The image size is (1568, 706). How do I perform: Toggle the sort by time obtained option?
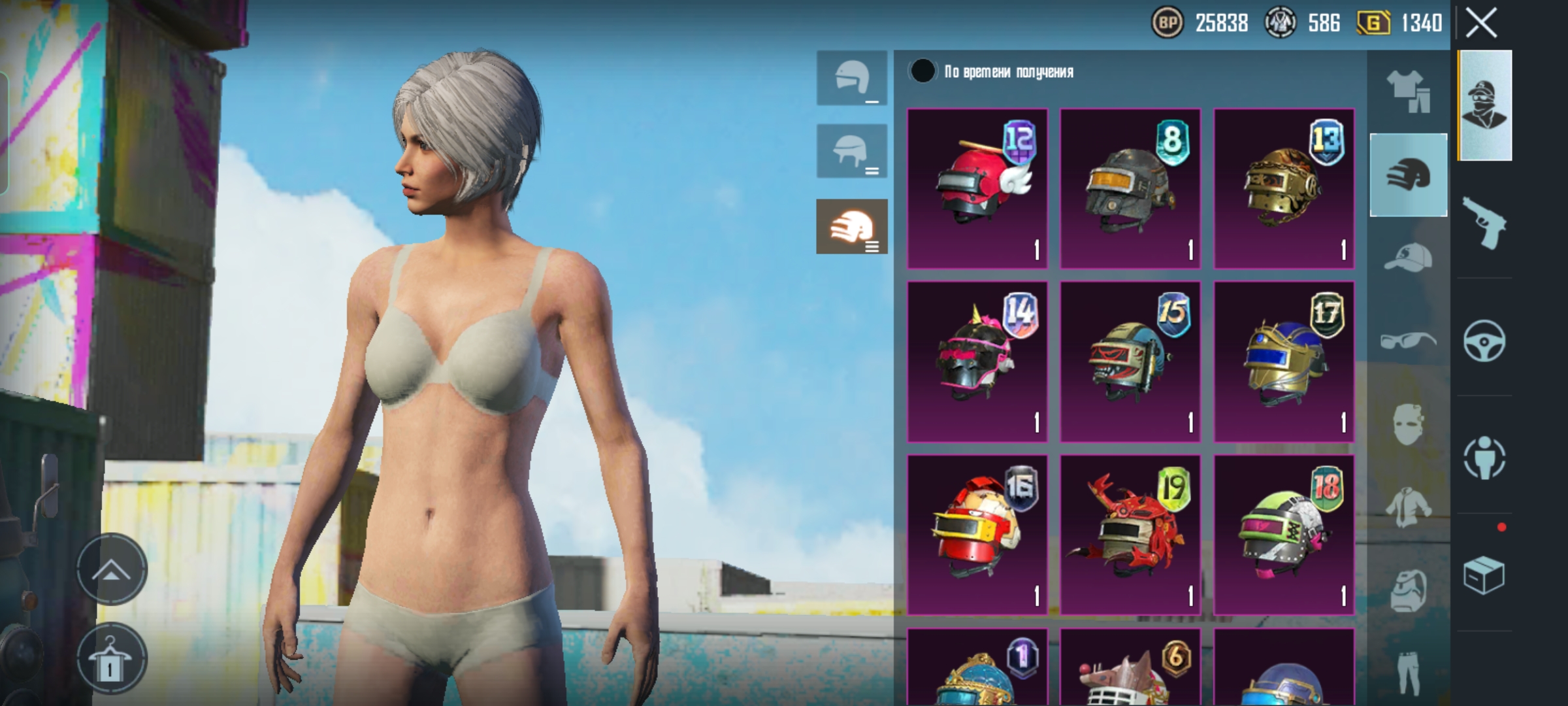point(923,71)
